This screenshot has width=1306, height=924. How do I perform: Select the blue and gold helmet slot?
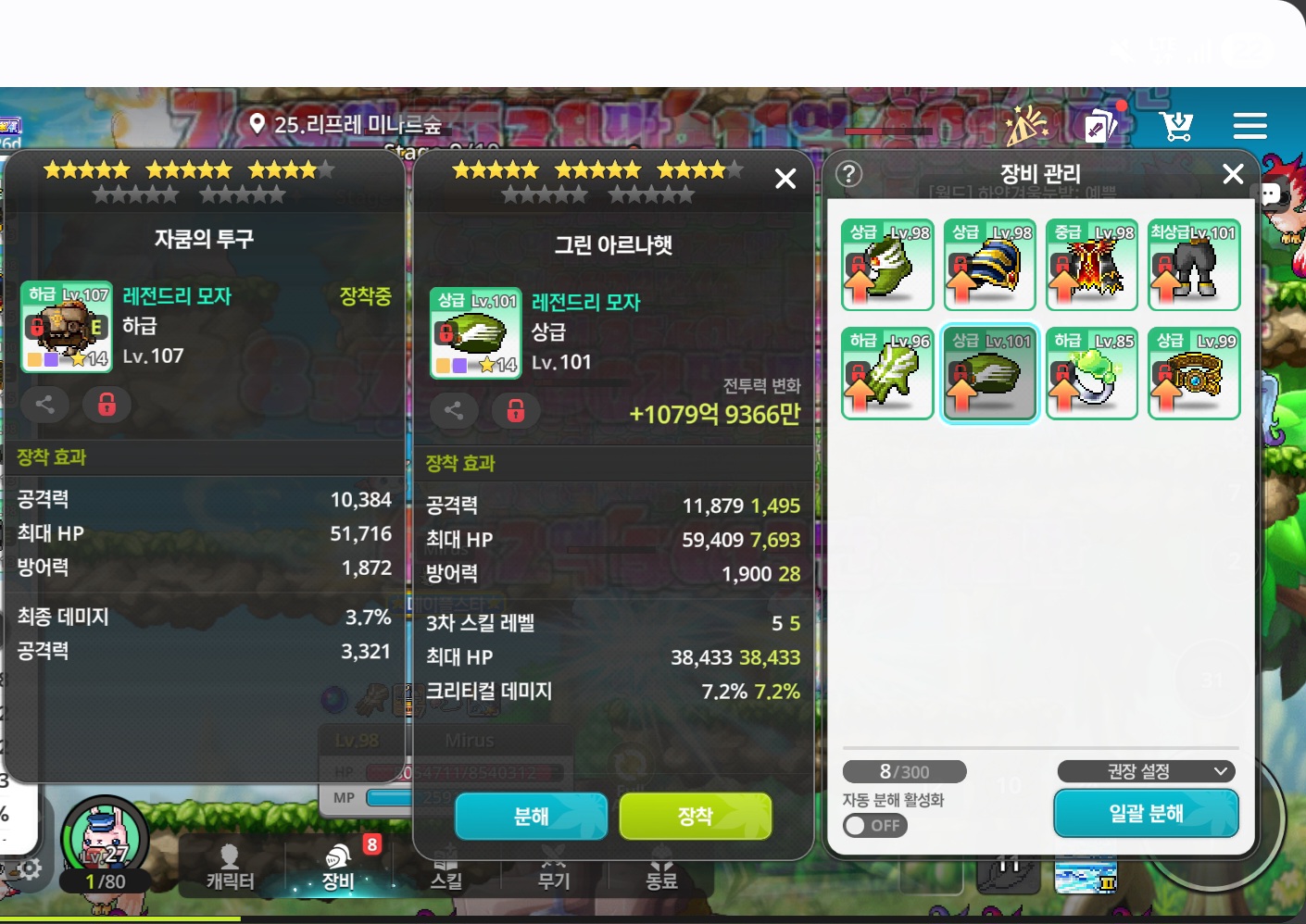click(x=989, y=265)
